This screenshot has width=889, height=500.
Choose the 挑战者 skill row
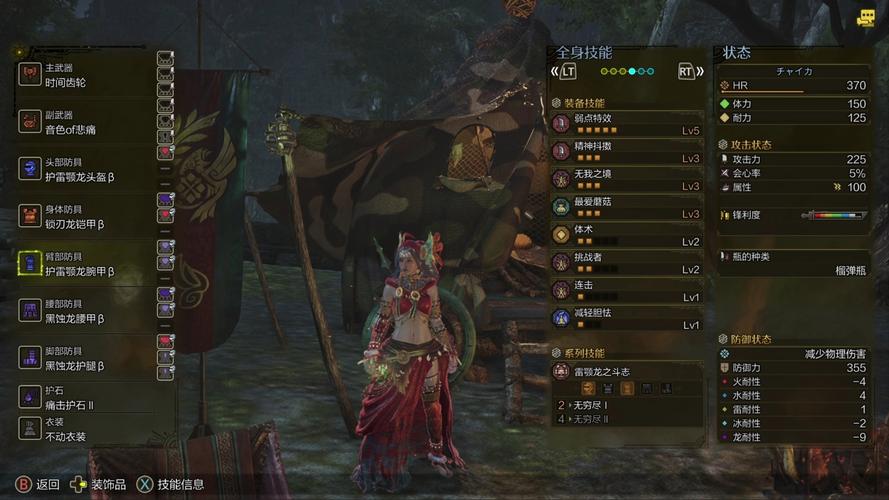coord(627,263)
